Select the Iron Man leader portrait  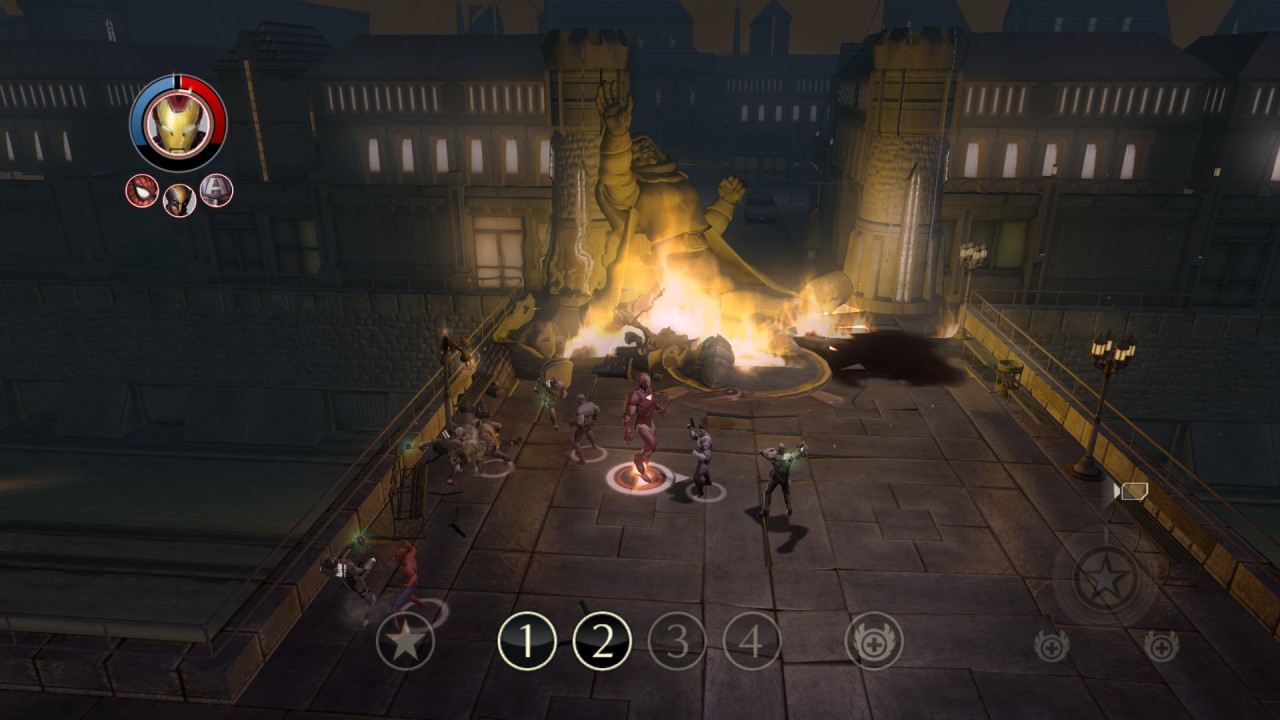(178, 123)
